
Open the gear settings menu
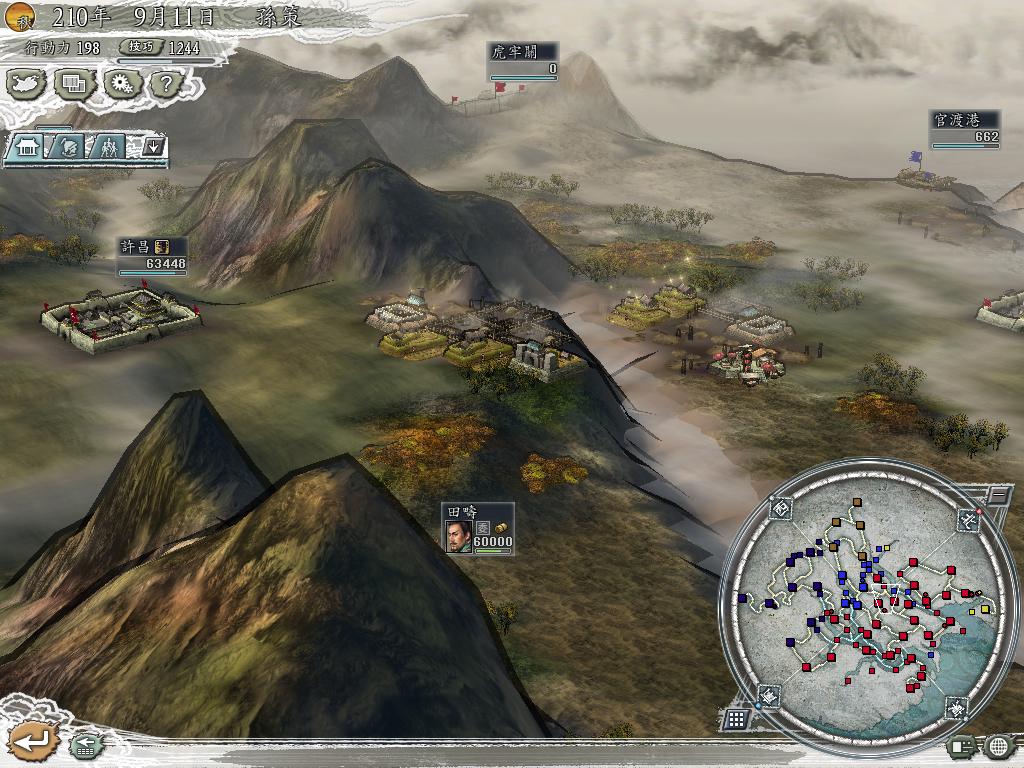coord(122,84)
